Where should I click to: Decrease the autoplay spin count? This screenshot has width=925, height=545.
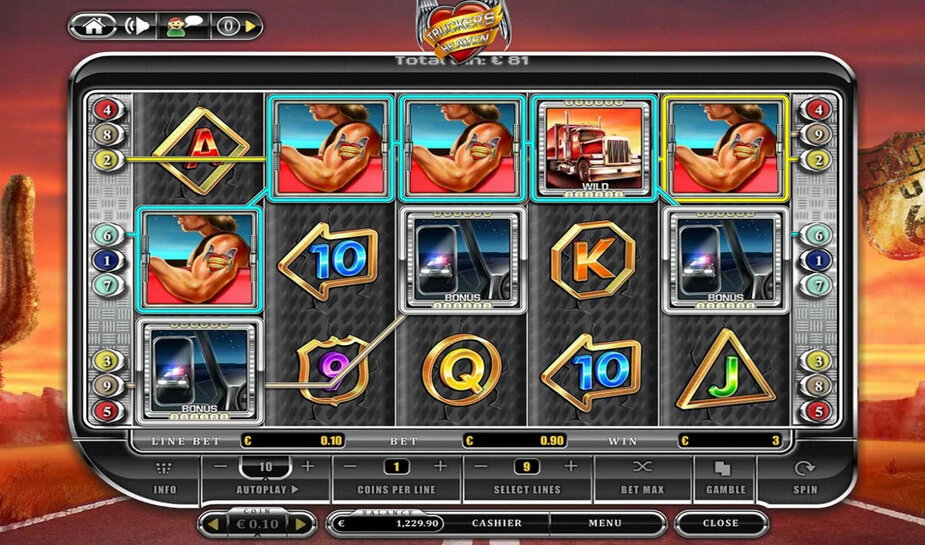(222, 467)
